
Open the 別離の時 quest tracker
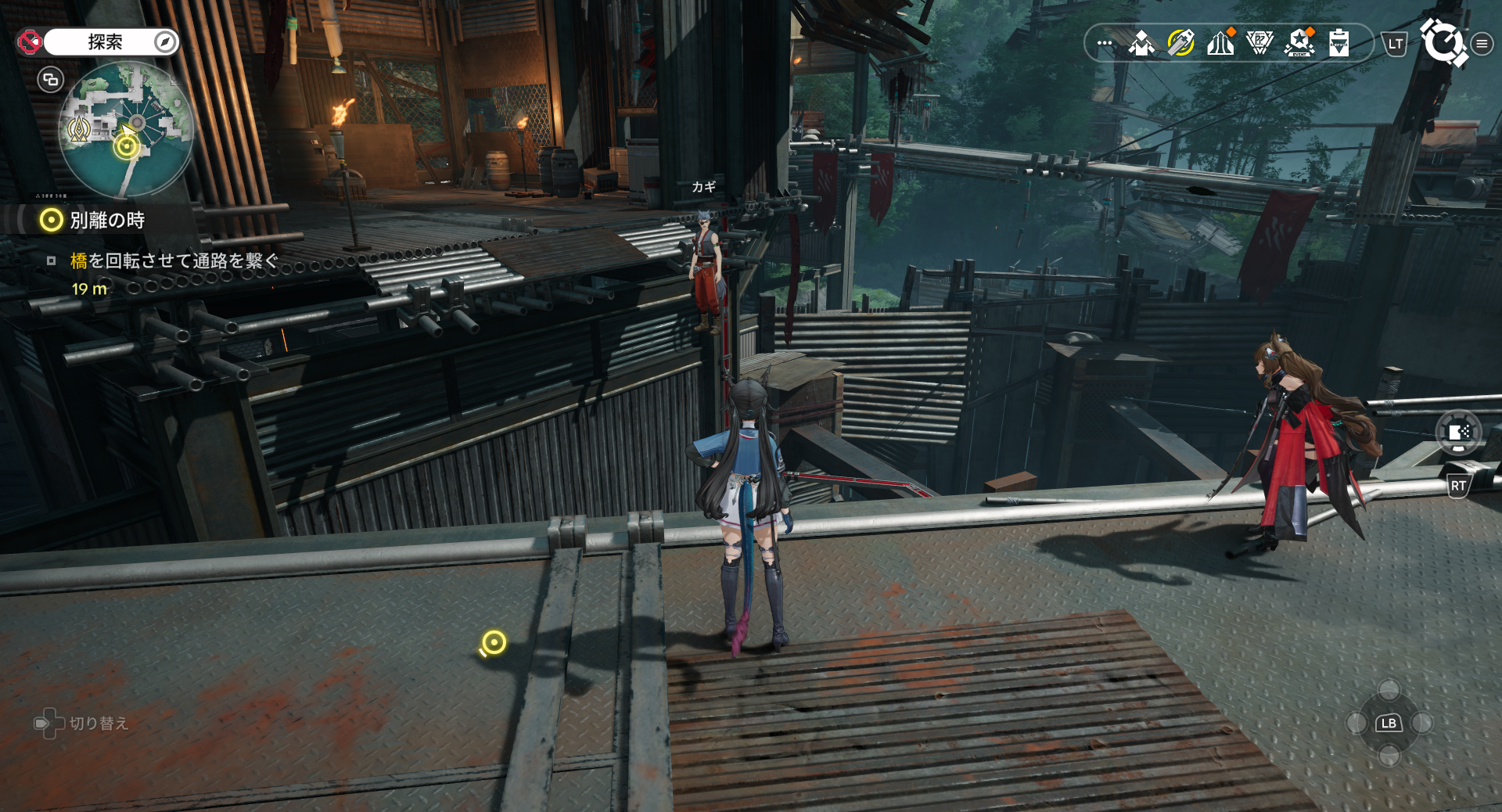click(x=107, y=221)
